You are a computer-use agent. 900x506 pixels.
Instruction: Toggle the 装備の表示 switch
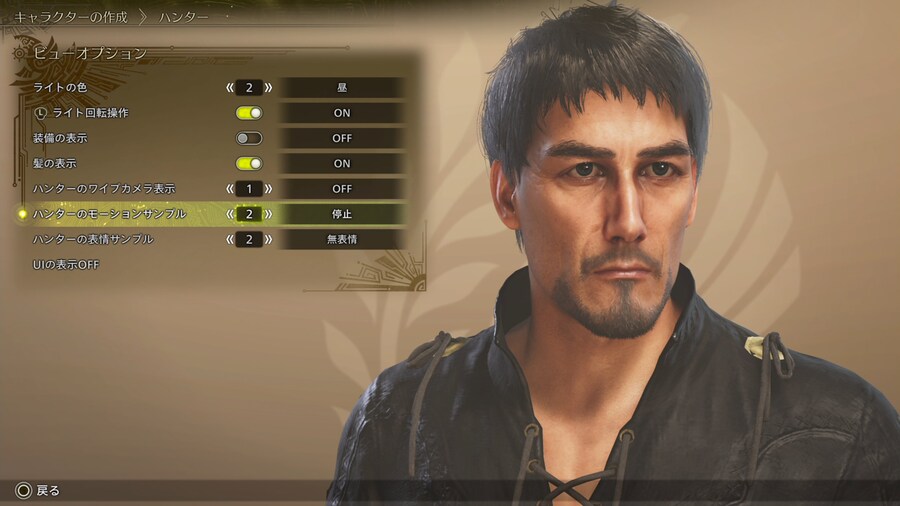(x=249, y=138)
